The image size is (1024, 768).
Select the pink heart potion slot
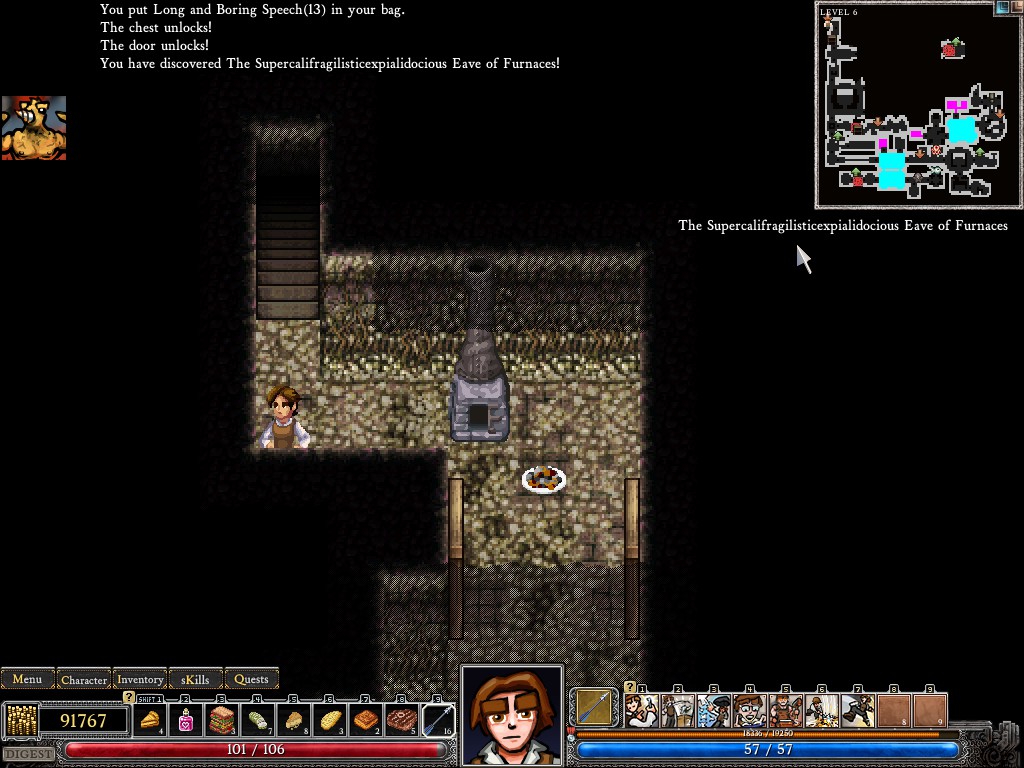[186, 719]
